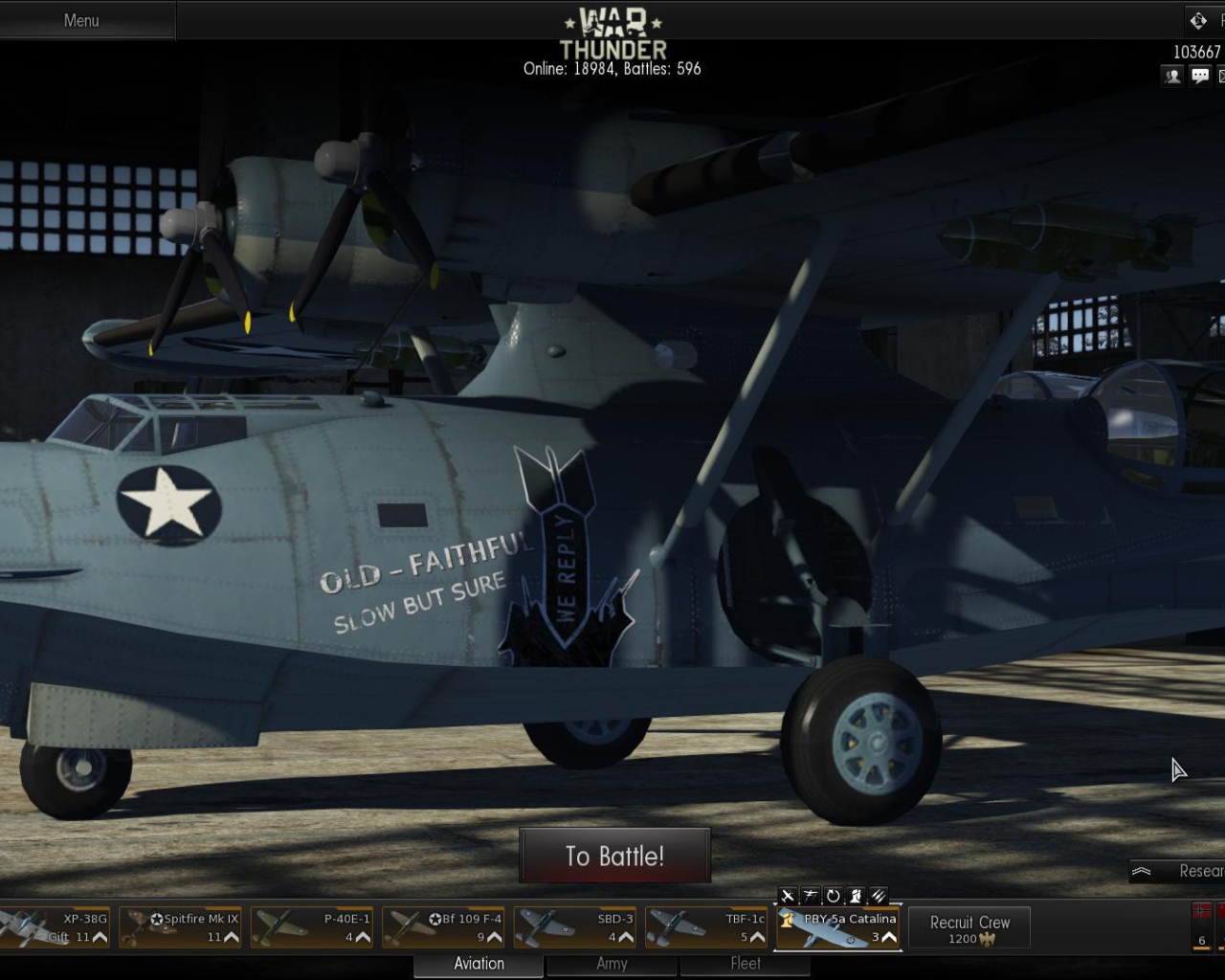Open the Menu in the top left corner
Viewport: 1225px width, 980px height.
pyautogui.click(x=81, y=20)
